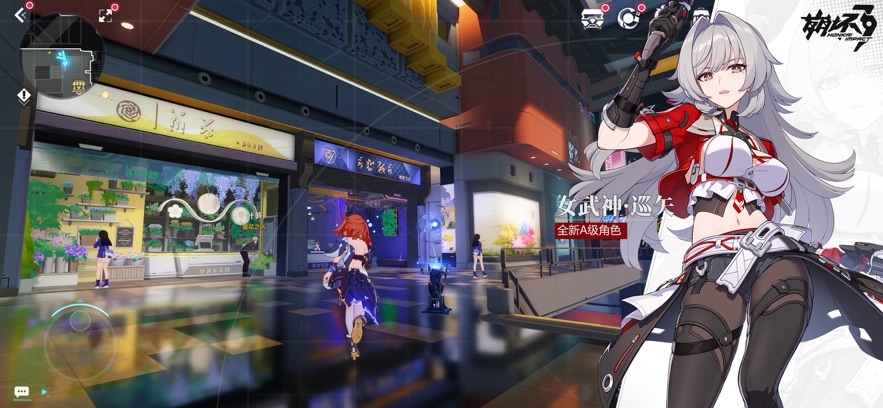Viewport: 883px width, 408px height.
Task: Toggle the fullscreen expand arrows icon
Action: 106,15
